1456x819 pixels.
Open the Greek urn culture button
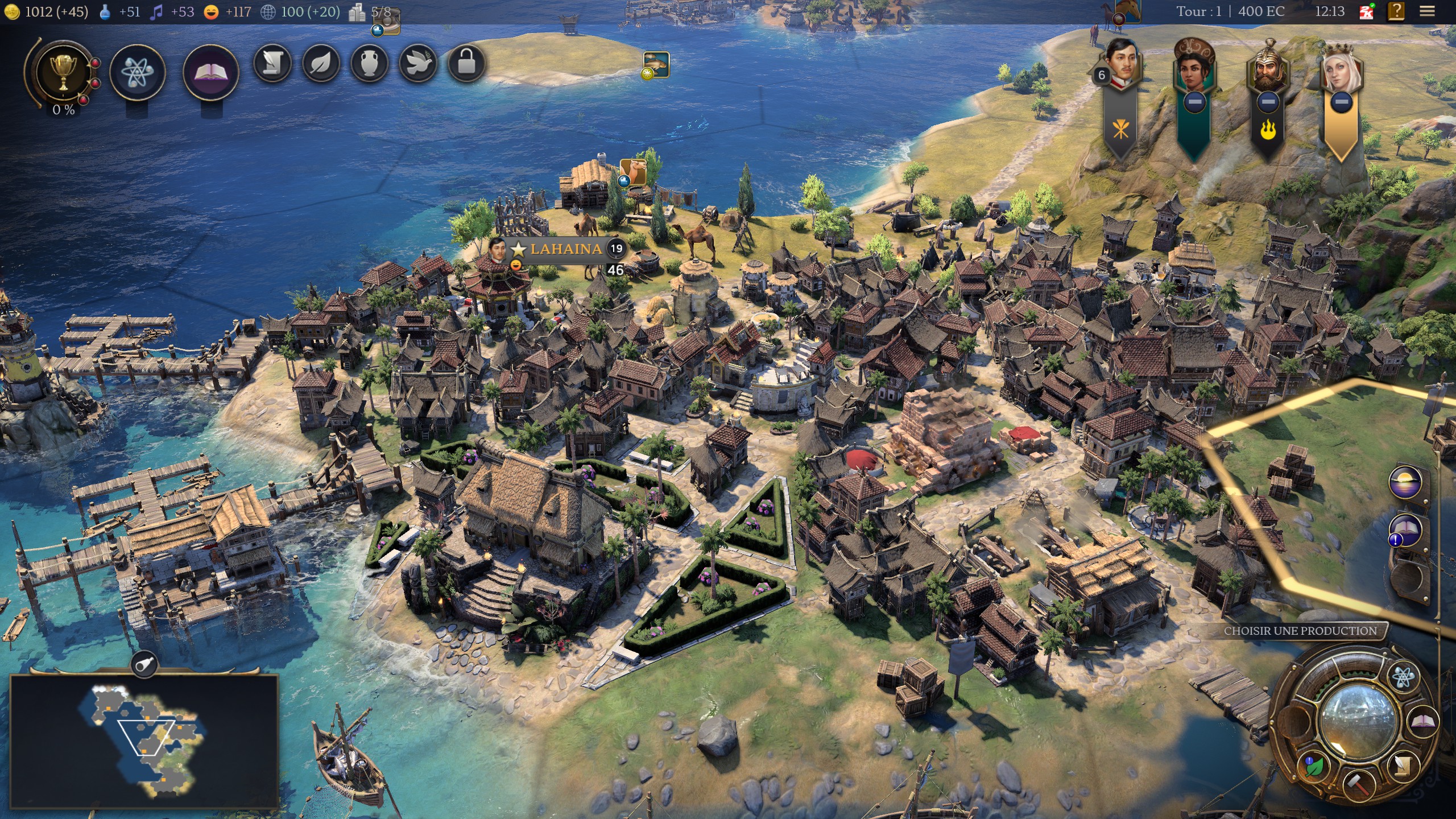tap(370, 64)
